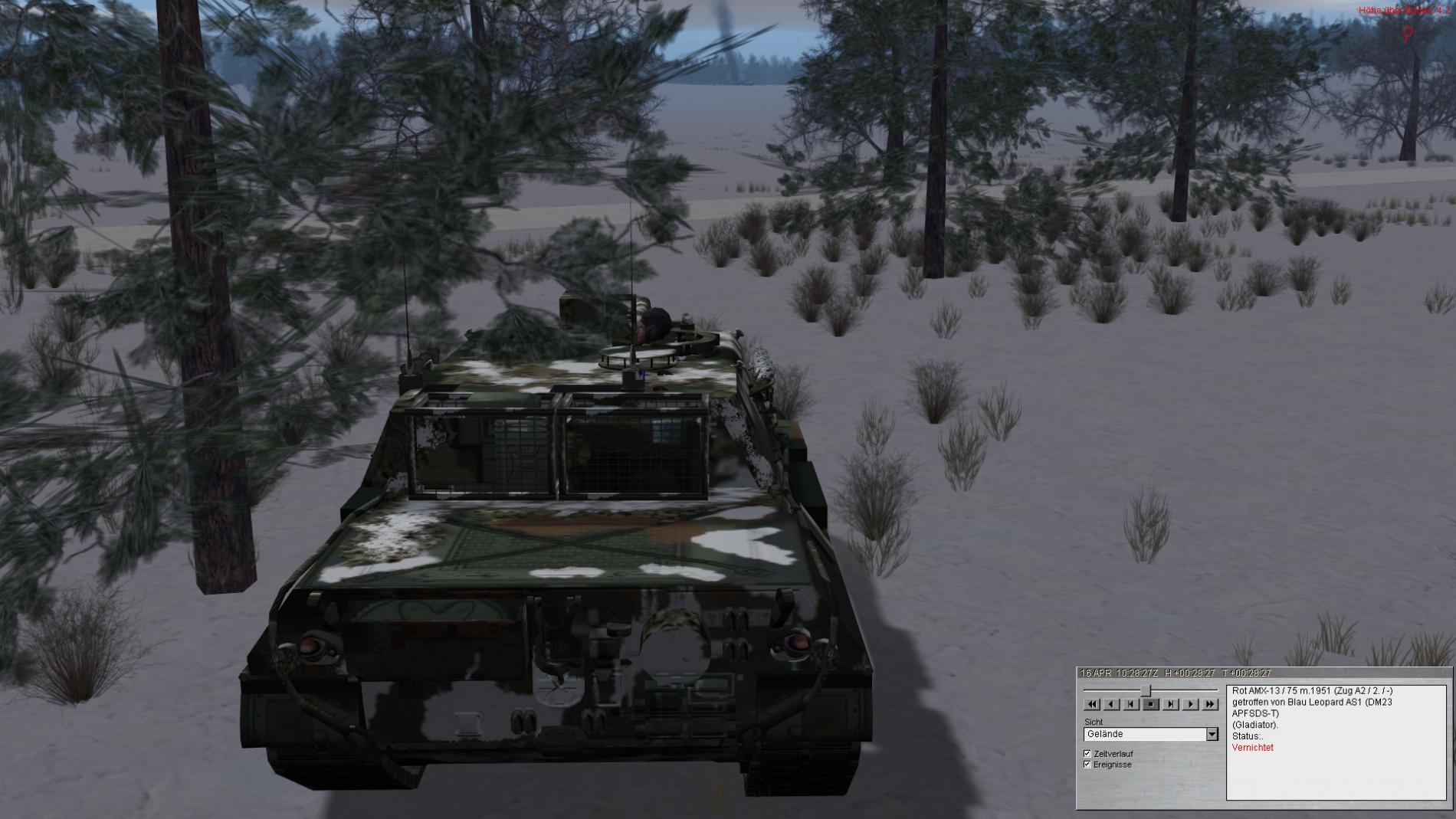Rewind the replay with the double-arrow button

pyautogui.click(x=1092, y=704)
